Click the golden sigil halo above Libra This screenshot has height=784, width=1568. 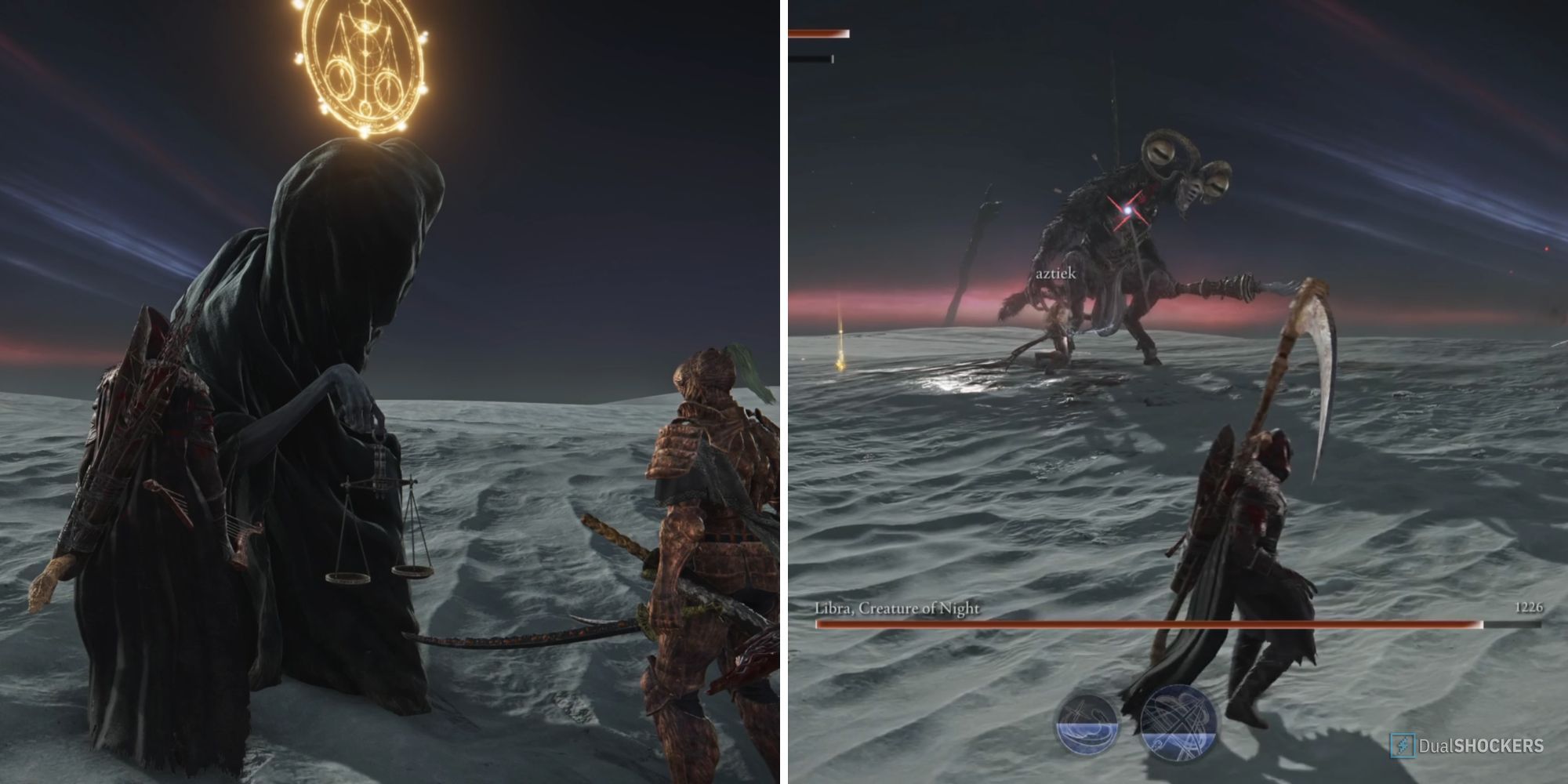[x=365, y=59]
